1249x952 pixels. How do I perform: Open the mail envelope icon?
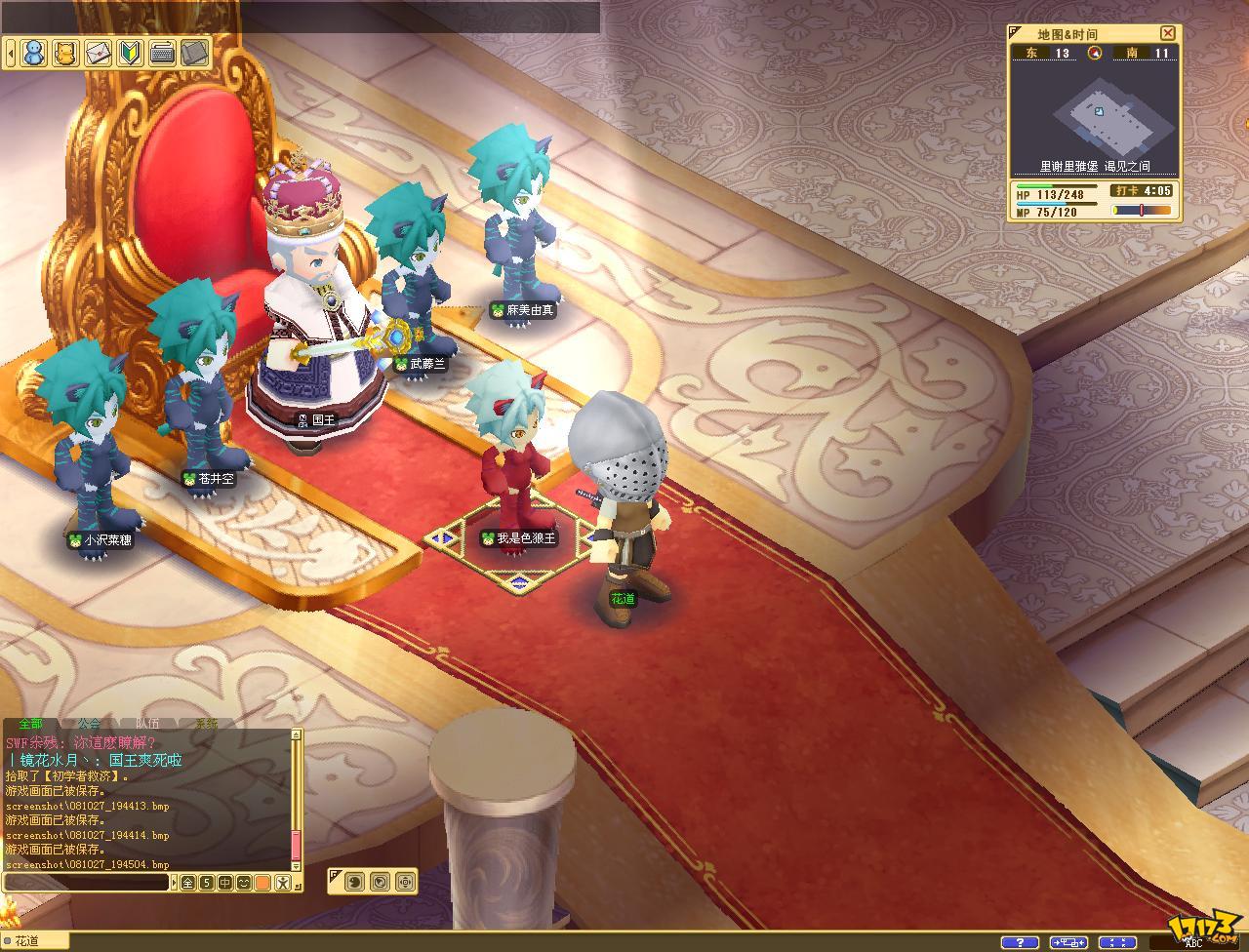[98, 52]
